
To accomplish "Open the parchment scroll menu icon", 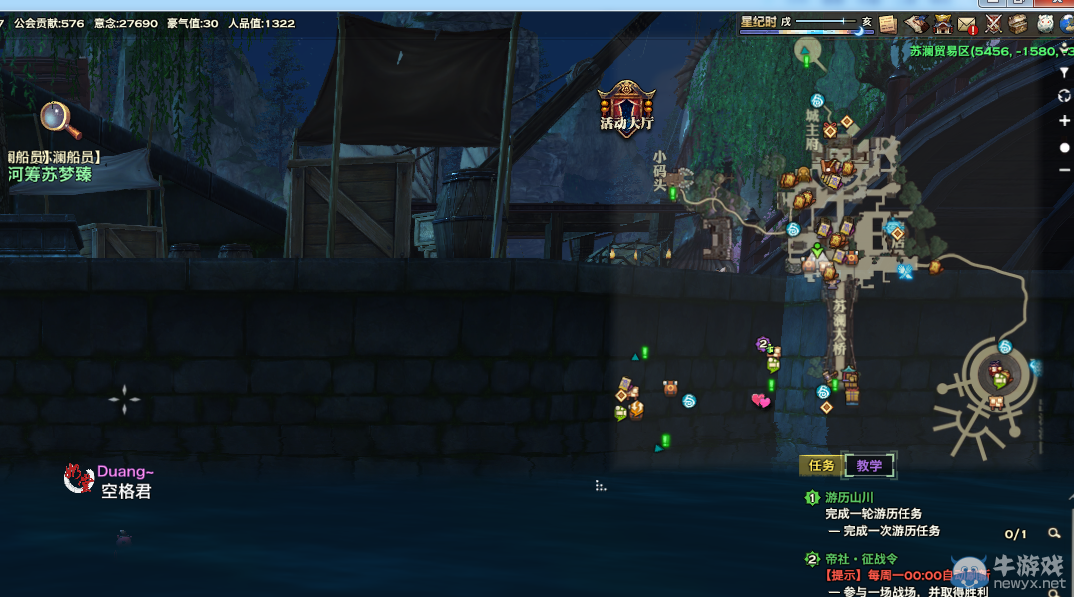I will (x=888, y=24).
